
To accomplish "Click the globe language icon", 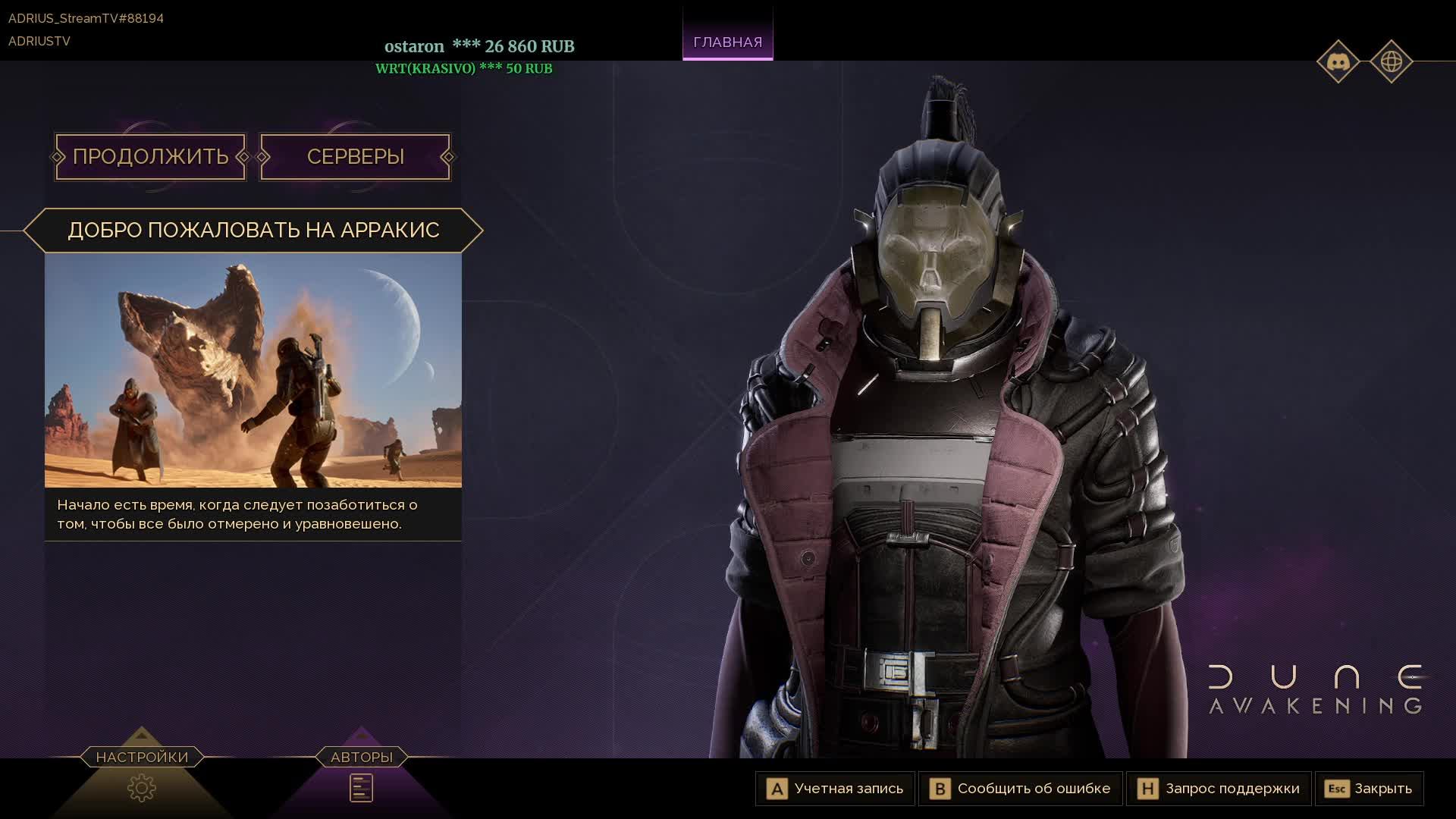I will (x=1391, y=61).
